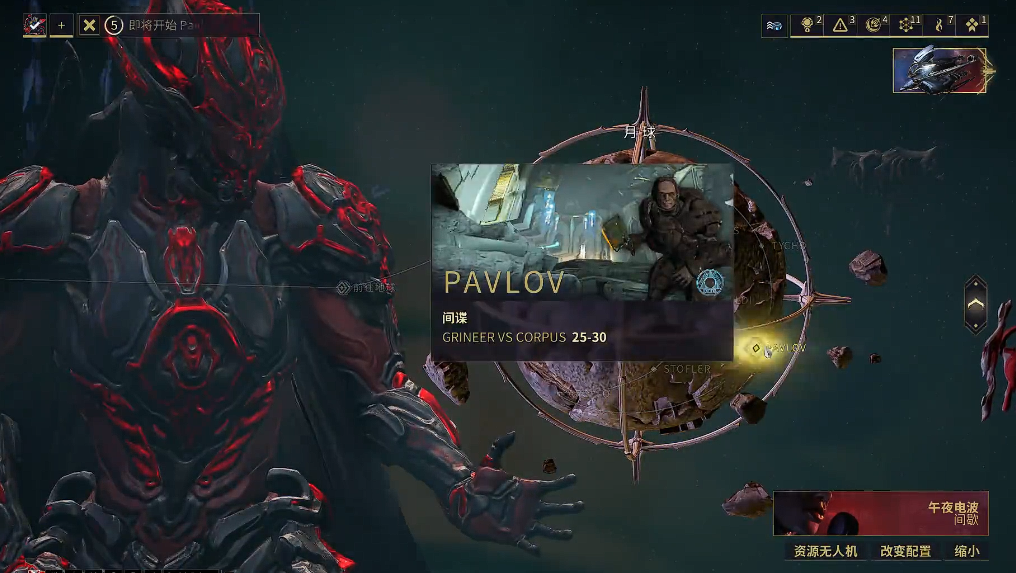Toggle the blue waves matchmaking icon
This screenshot has width=1016, height=573.
(x=775, y=25)
